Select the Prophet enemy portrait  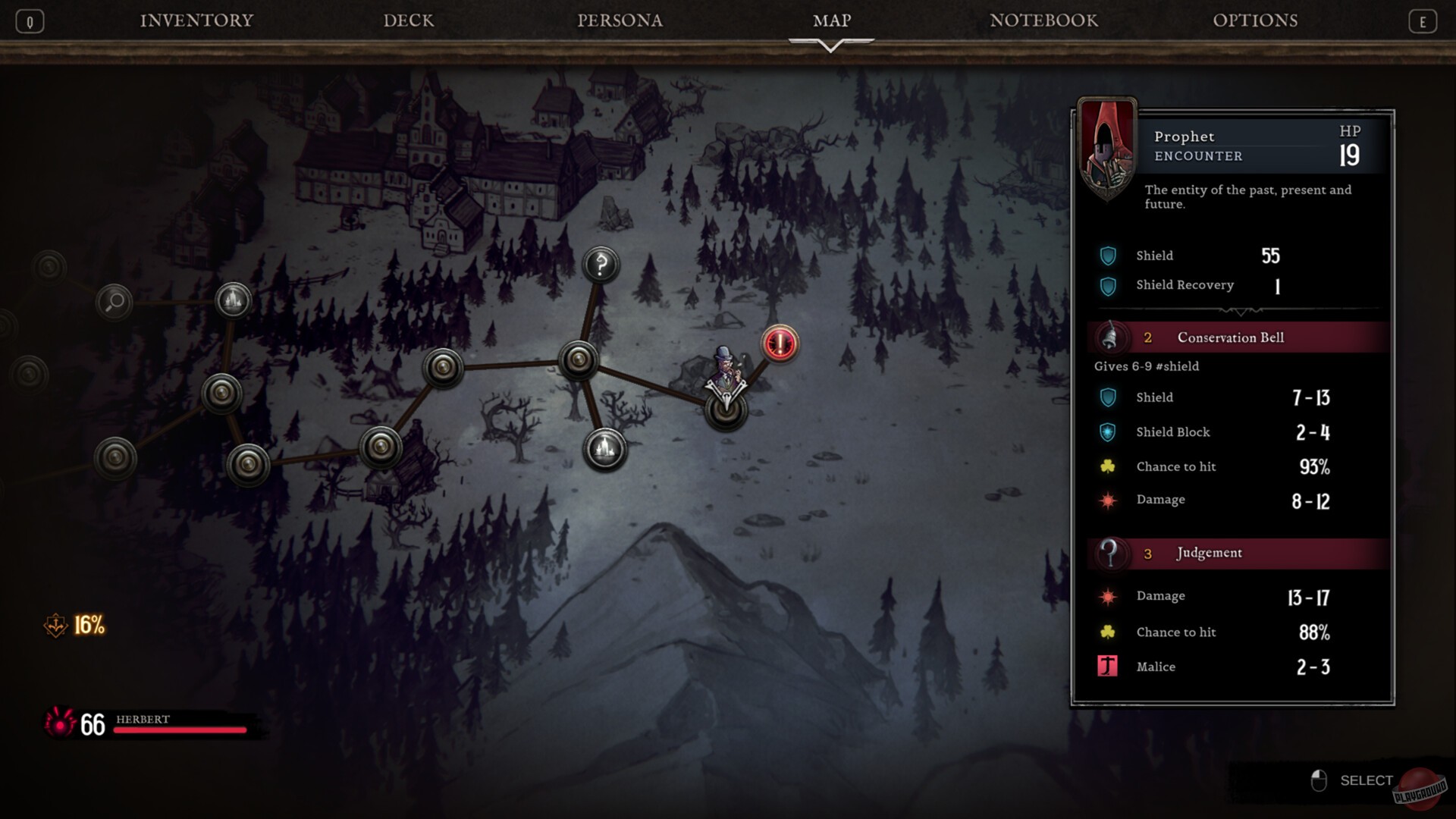(x=1107, y=145)
